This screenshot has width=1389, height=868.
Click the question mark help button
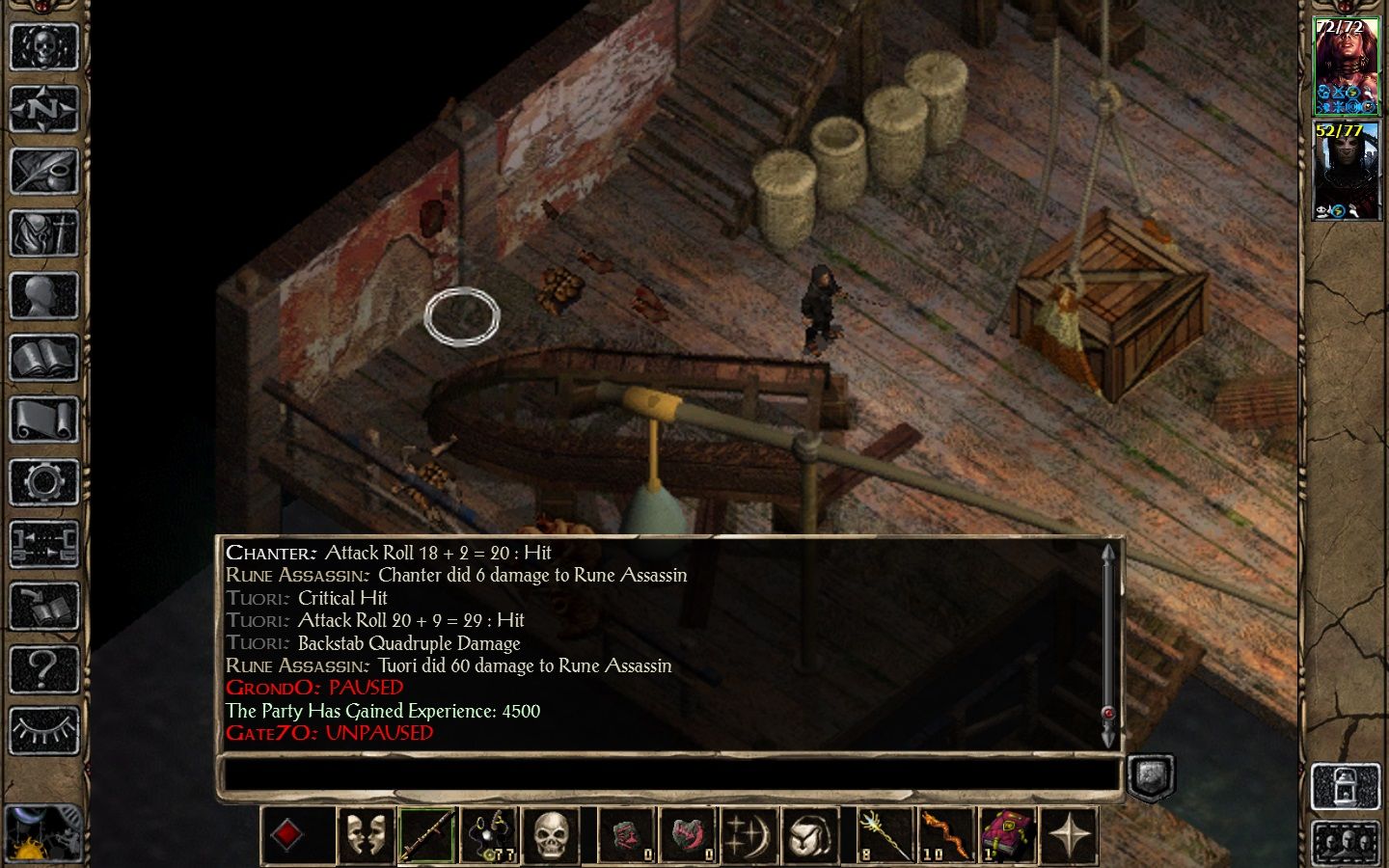[x=43, y=667]
